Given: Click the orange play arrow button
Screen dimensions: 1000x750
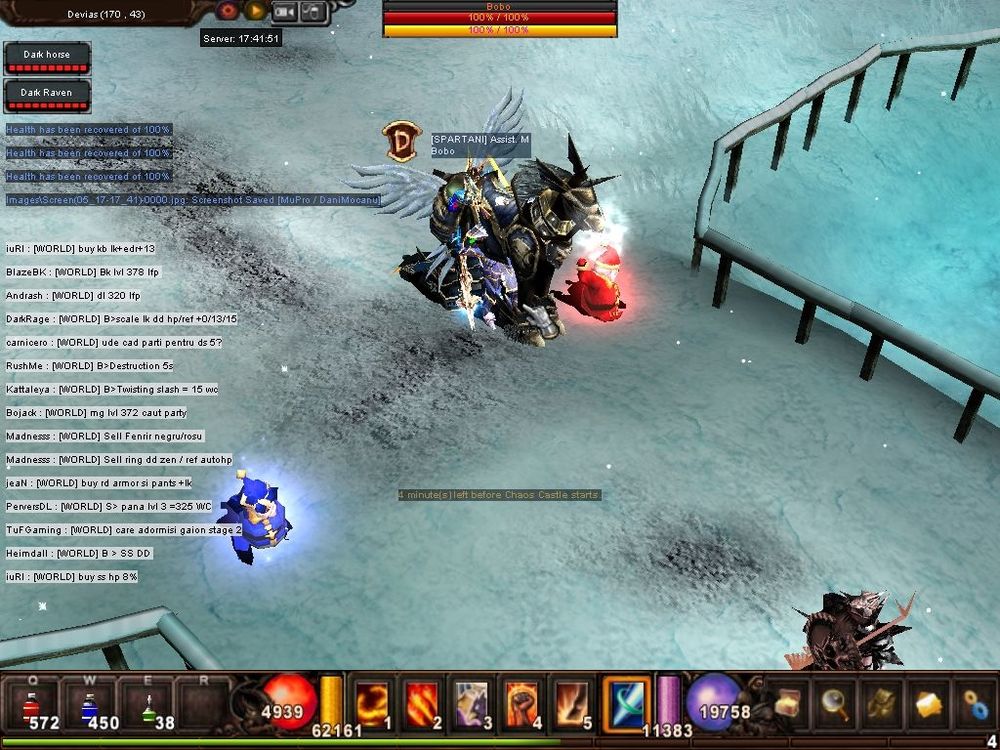Looking at the screenshot, I should 255,11.
